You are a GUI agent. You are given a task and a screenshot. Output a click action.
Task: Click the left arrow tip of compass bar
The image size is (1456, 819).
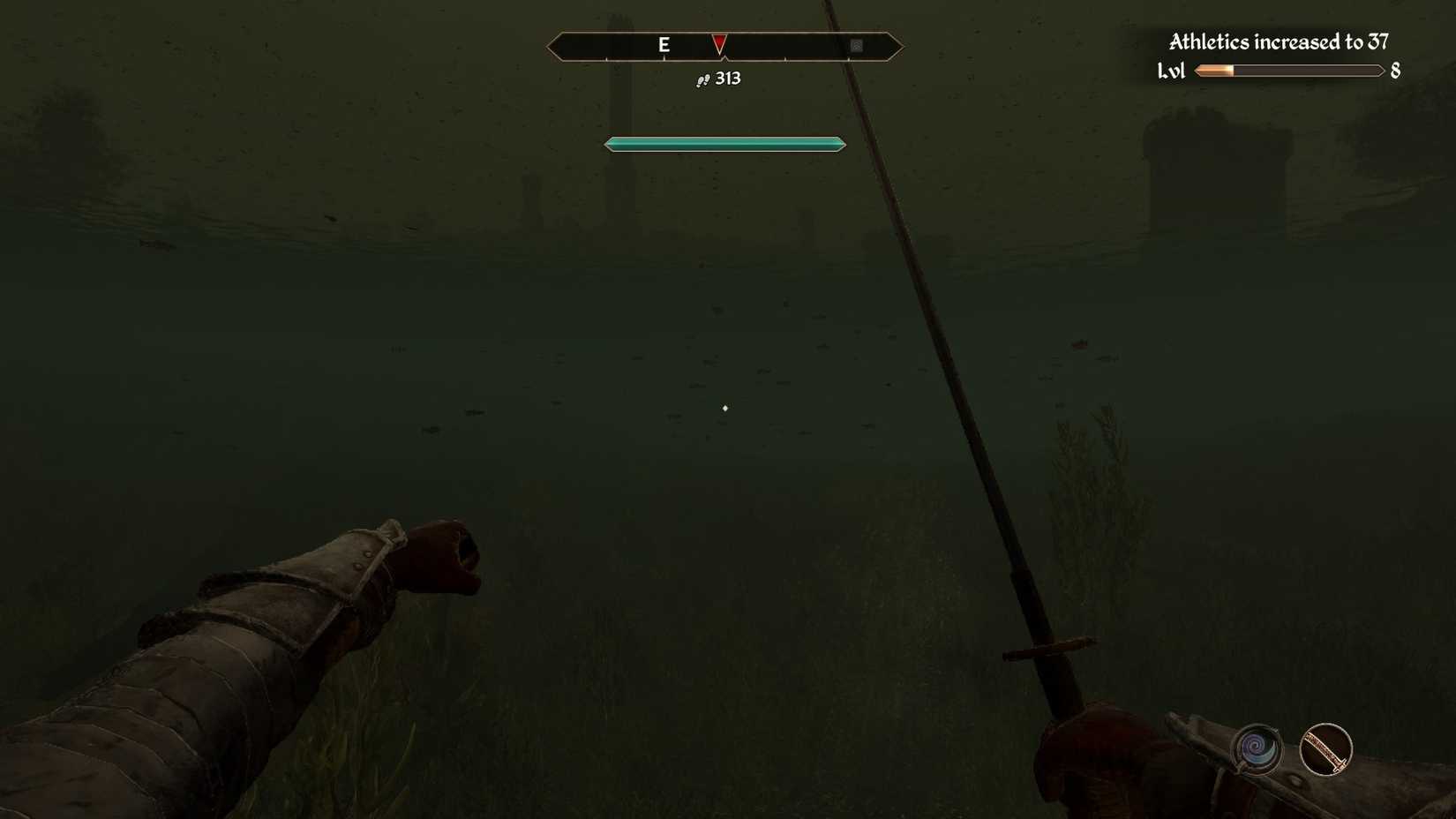click(x=553, y=47)
